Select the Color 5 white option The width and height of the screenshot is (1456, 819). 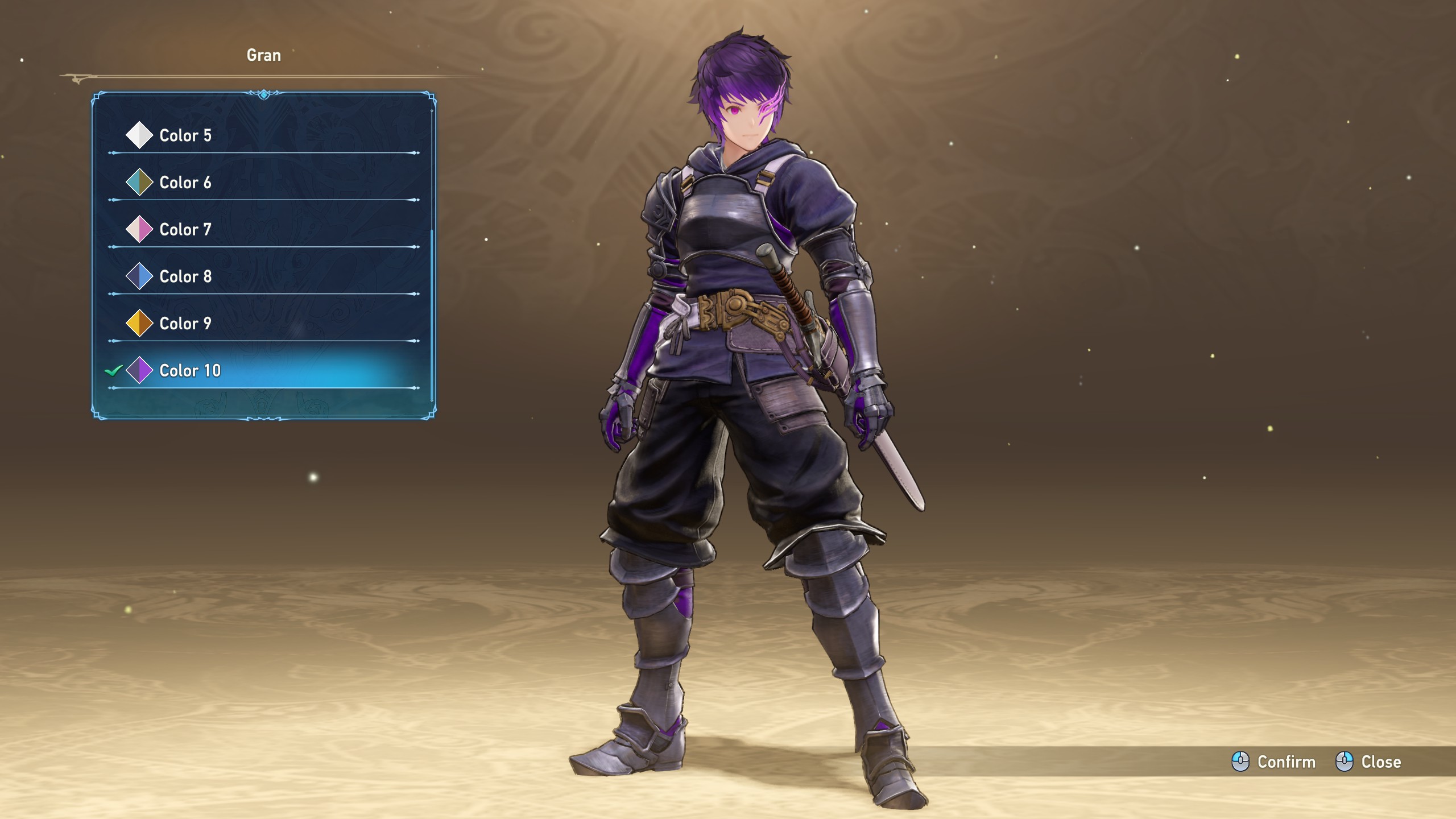click(x=185, y=135)
